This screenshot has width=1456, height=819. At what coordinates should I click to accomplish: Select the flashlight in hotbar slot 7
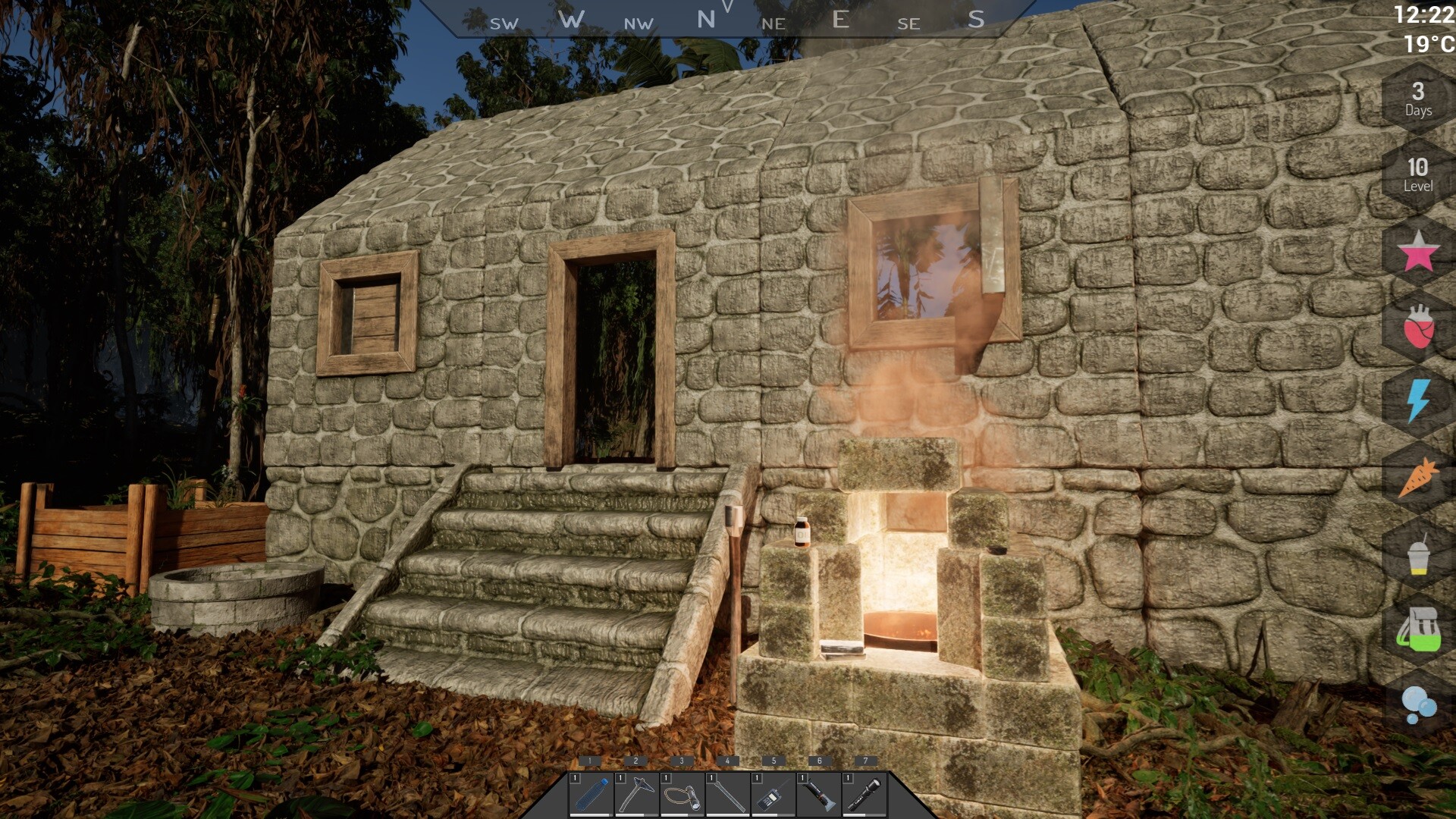tap(864, 793)
